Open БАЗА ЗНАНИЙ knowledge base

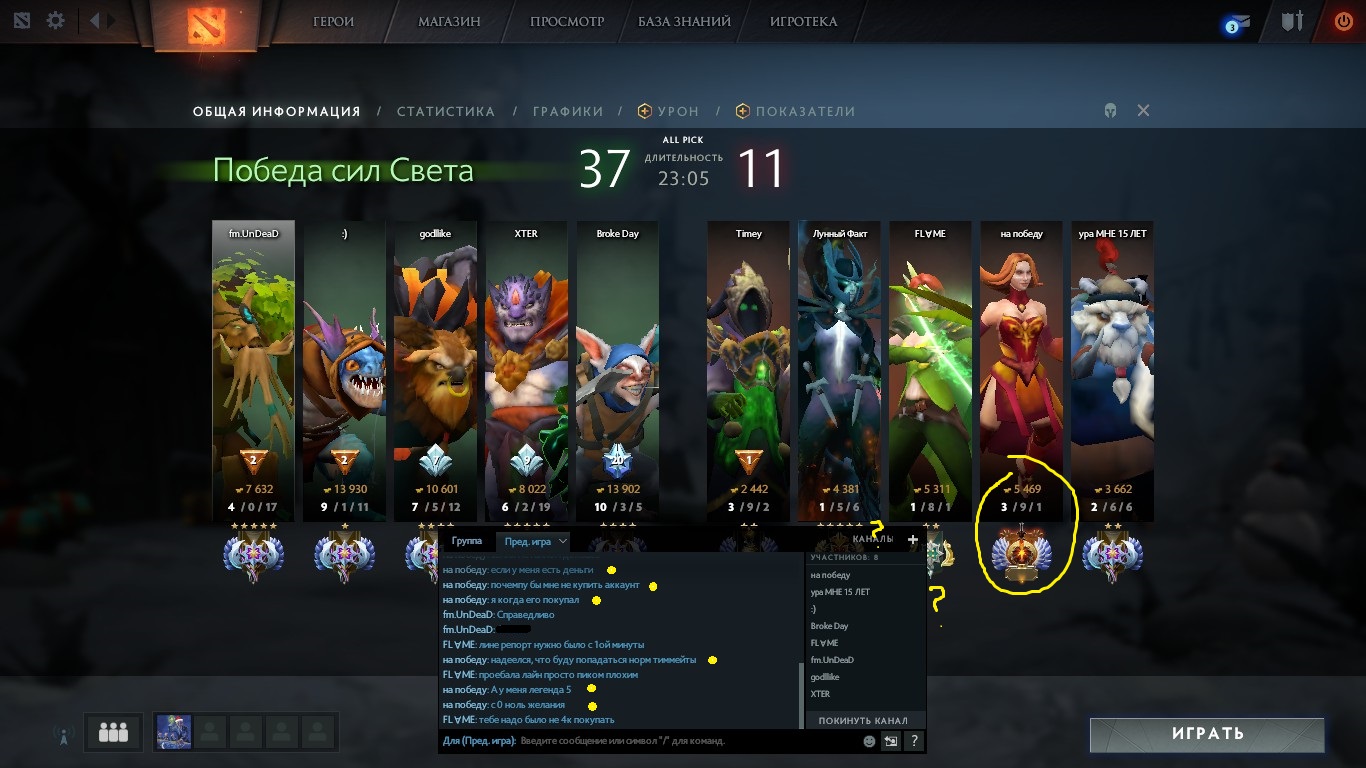tap(684, 21)
